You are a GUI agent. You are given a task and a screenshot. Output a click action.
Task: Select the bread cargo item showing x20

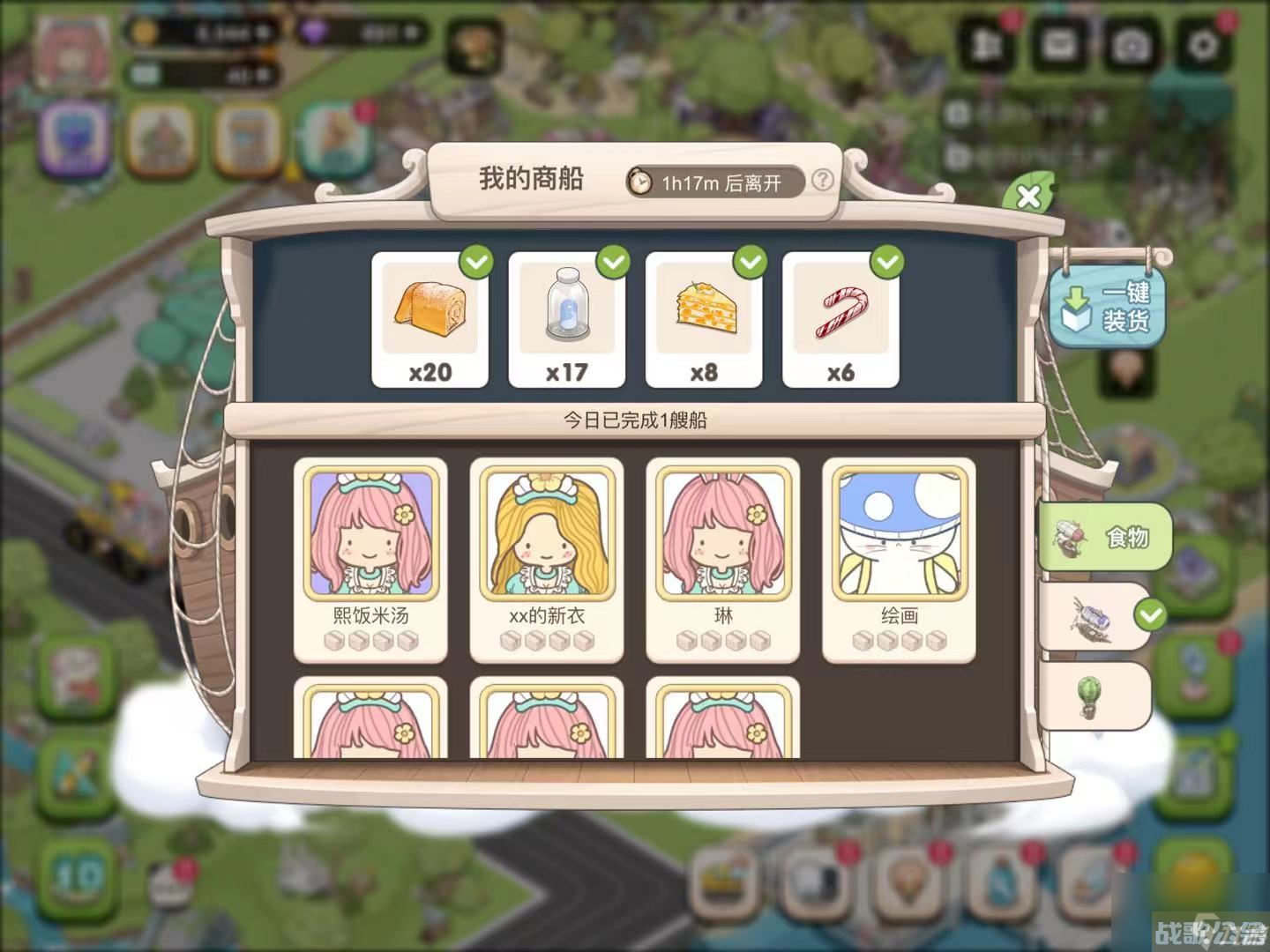click(x=431, y=317)
